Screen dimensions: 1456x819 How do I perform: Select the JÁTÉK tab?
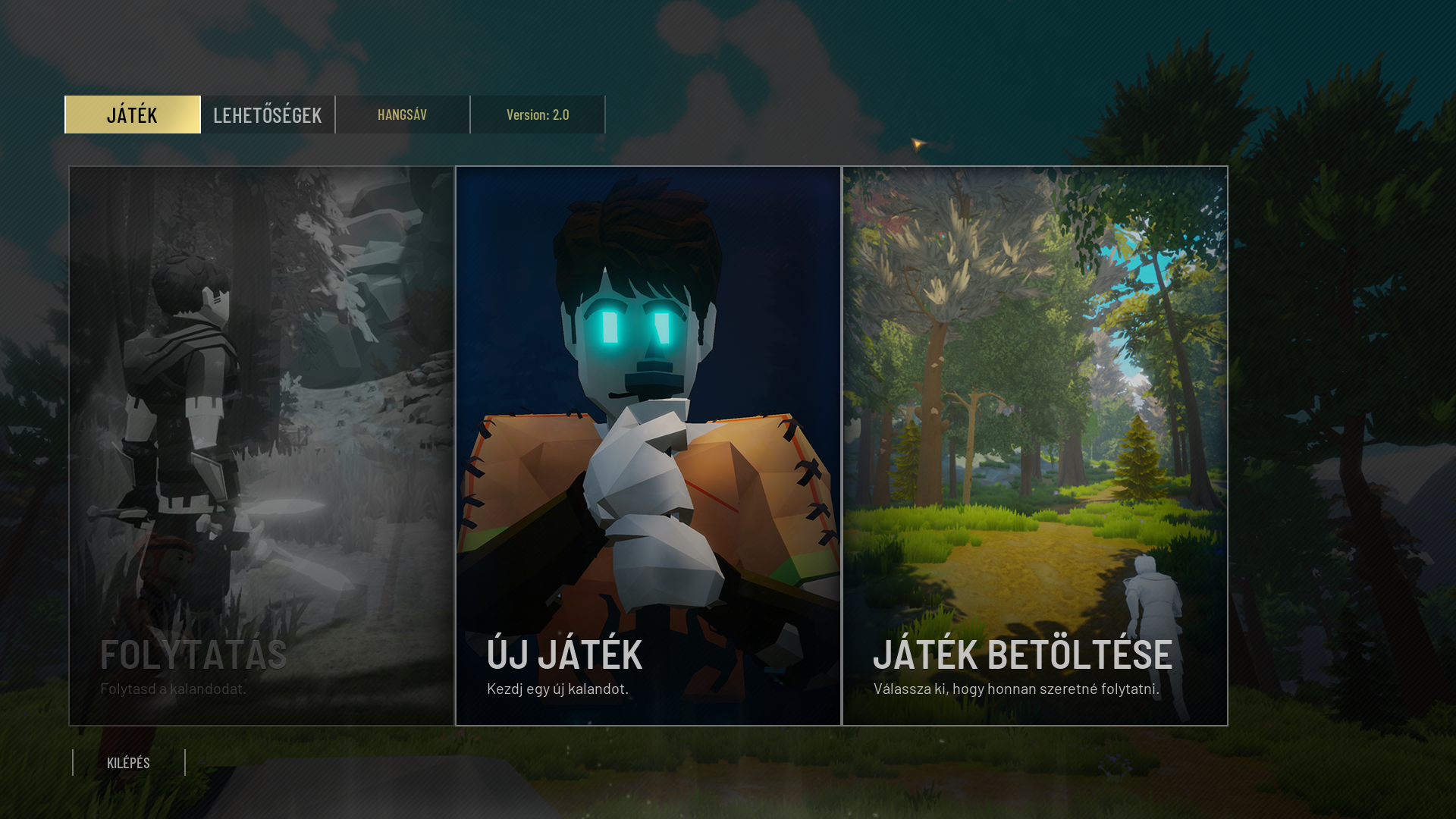coord(133,115)
